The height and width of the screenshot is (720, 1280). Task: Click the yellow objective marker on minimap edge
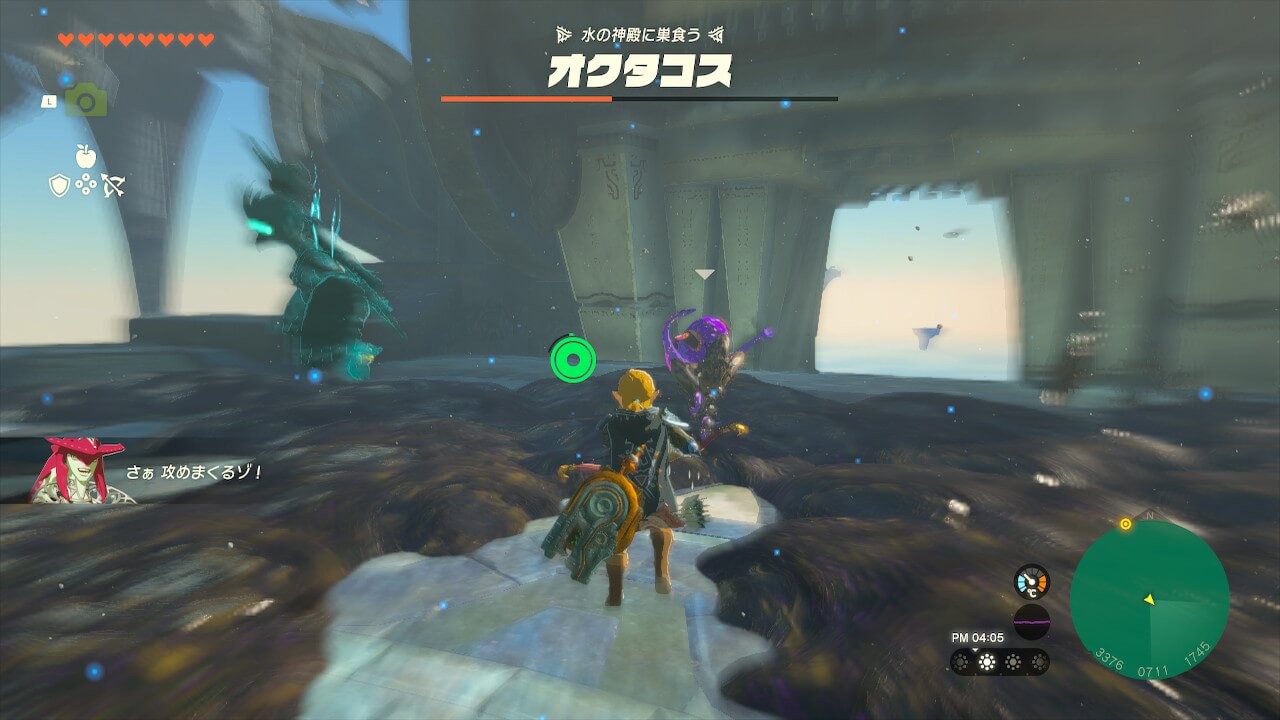[x=1125, y=523]
